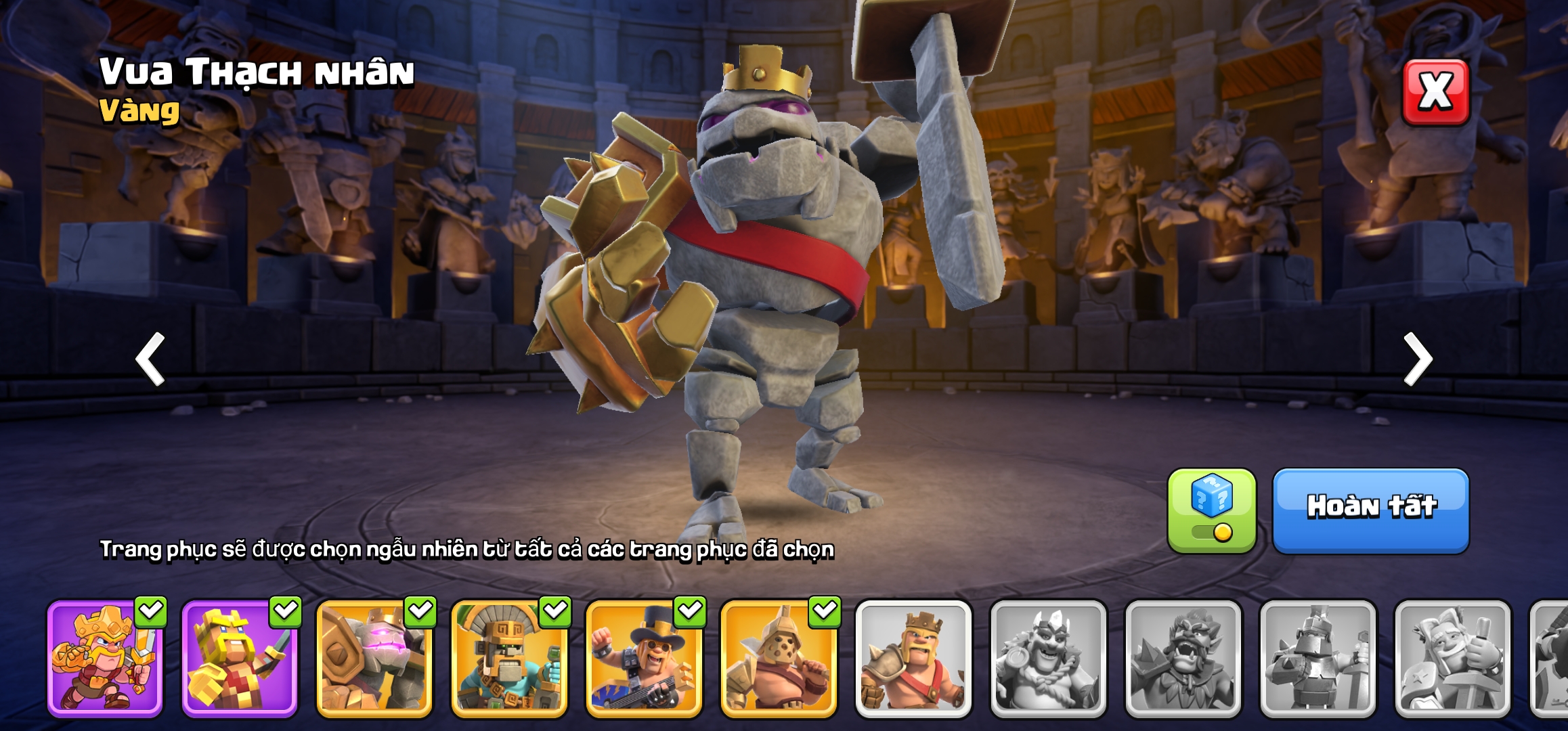Select the cartoon king skin with orange sword
The height and width of the screenshot is (731, 1568).
click(105, 658)
